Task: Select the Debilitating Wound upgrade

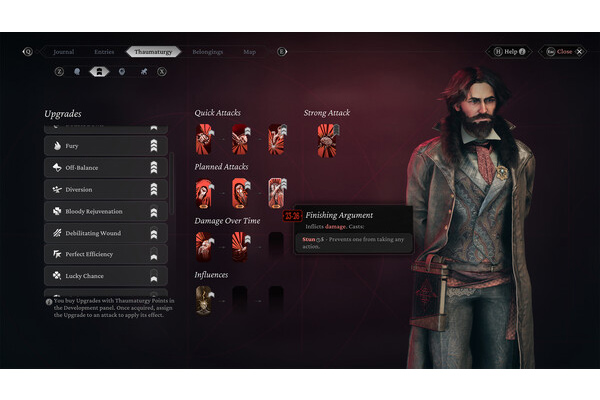Action: coord(105,233)
